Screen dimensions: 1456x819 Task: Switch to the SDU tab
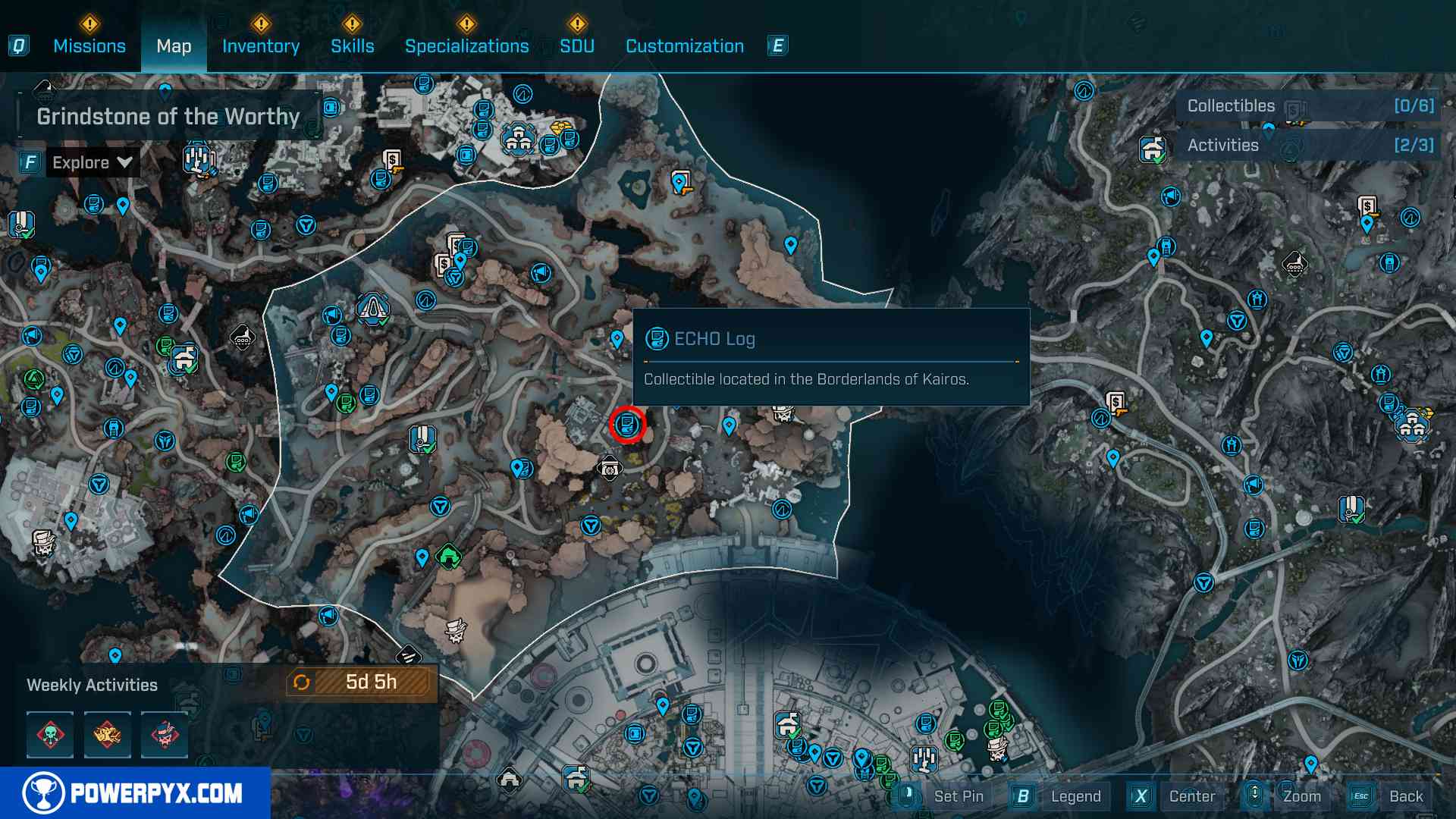pyautogui.click(x=576, y=46)
